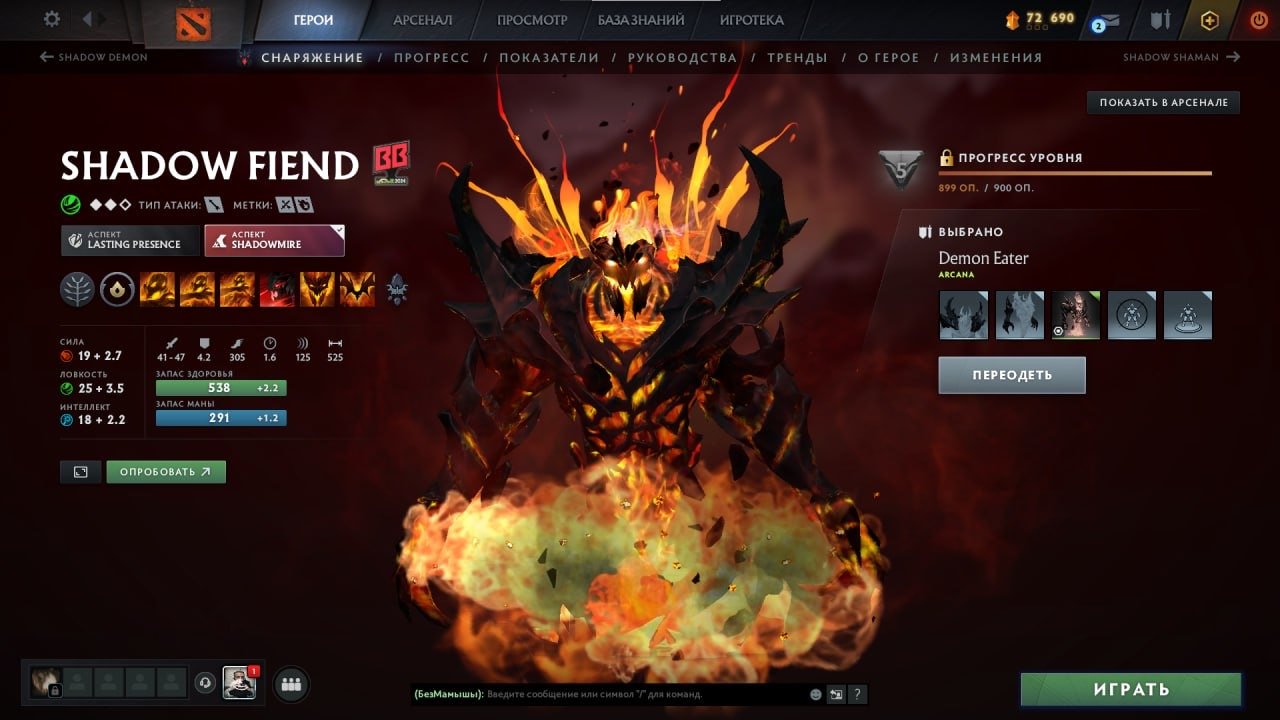The height and width of the screenshot is (720, 1280).
Task: Expand Shadow Demon hero on the left
Action: coord(93,57)
